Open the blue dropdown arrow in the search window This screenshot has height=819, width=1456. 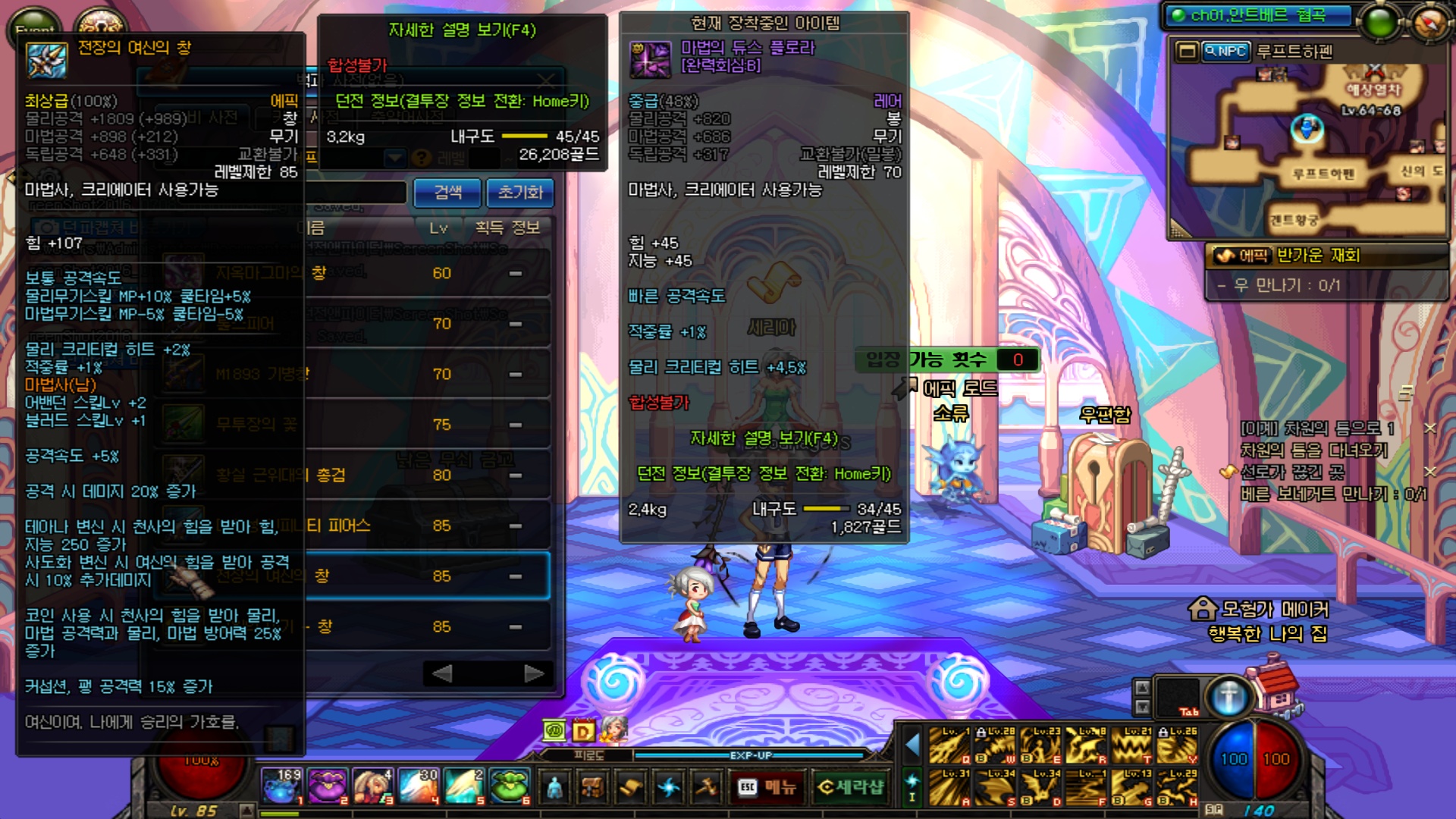click(394, 158)
